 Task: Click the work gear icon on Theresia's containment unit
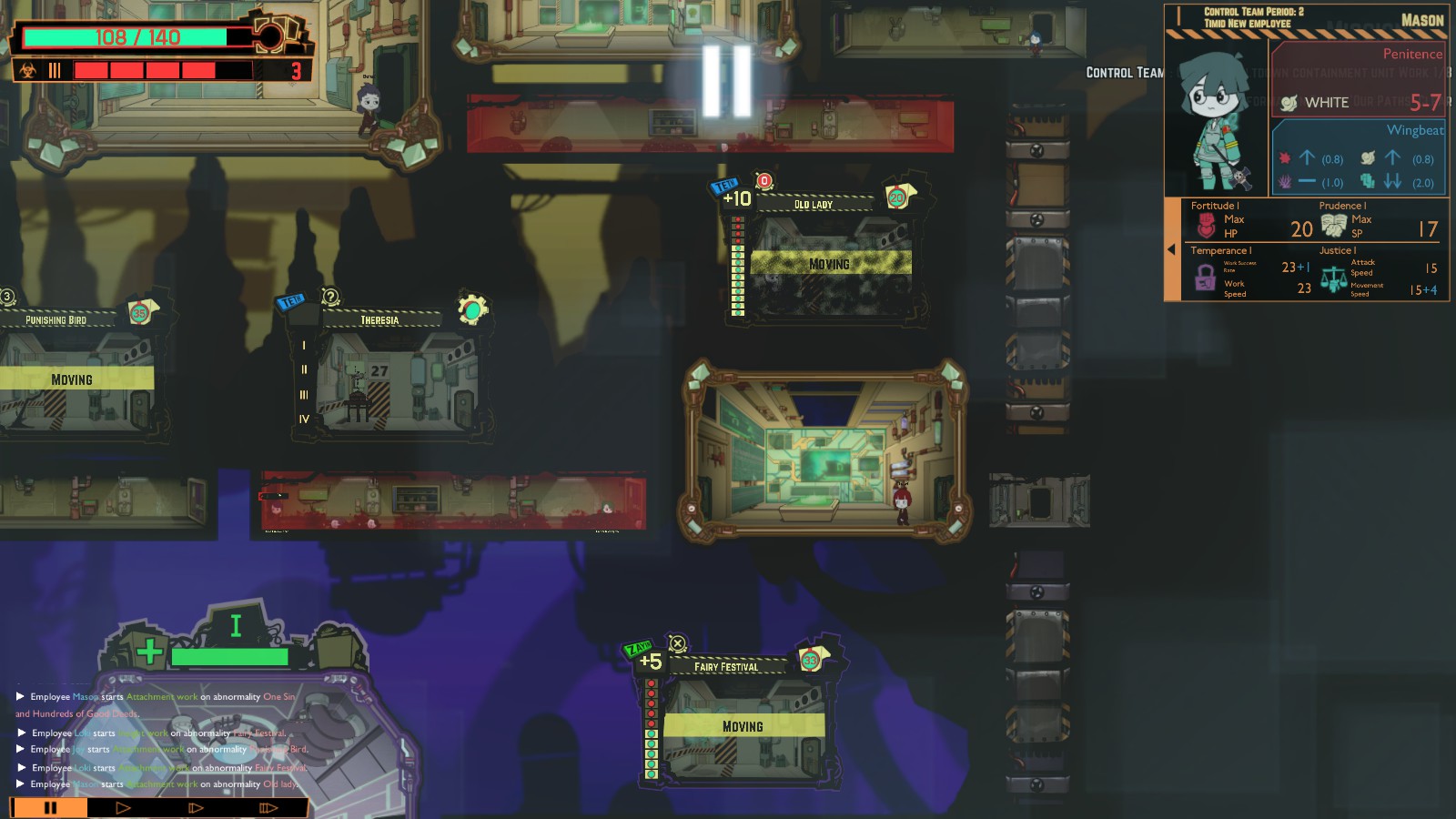[x=473, y=310]
